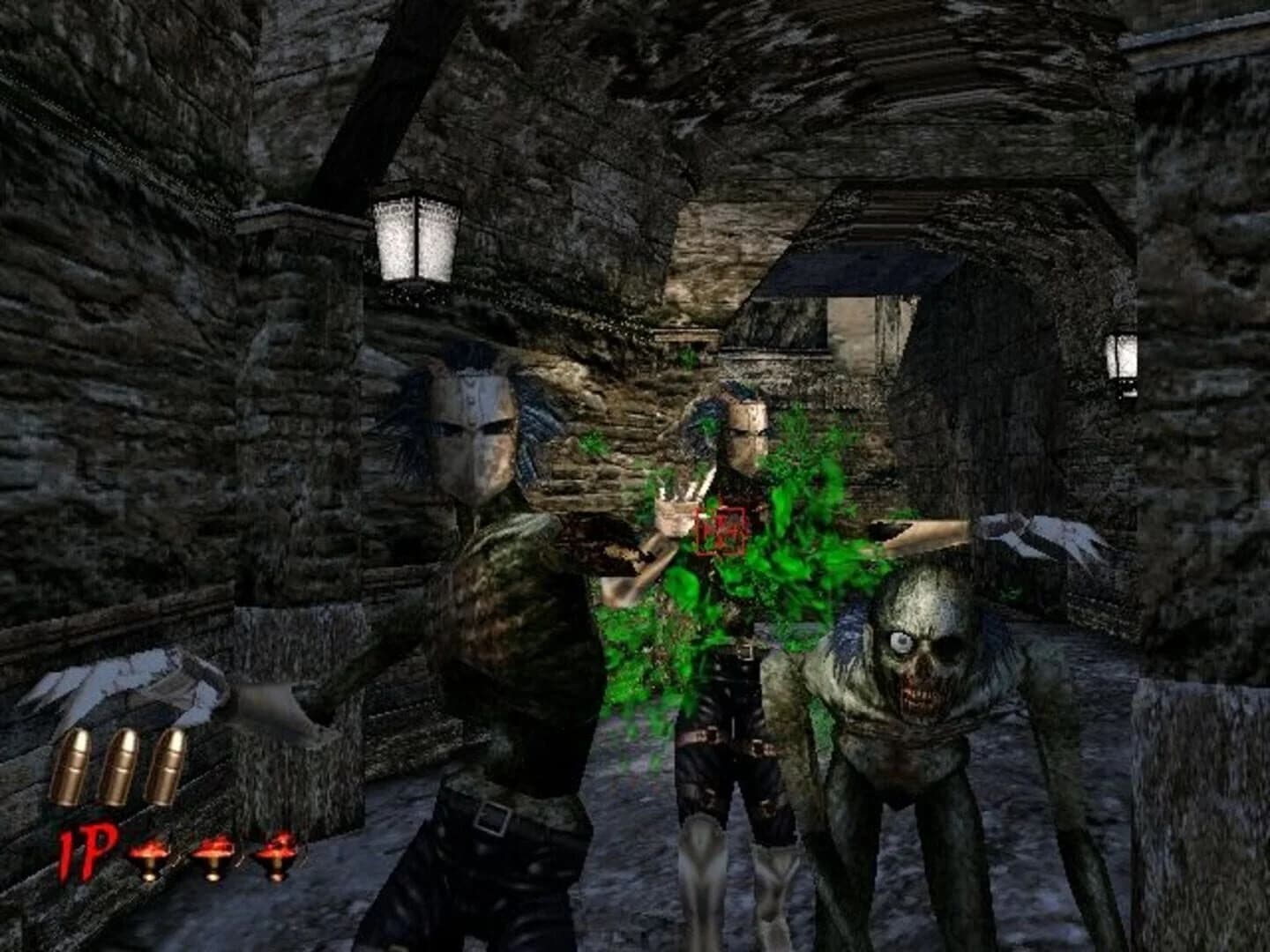The height and width of the screenshot is (952, 1270).
Task: Click the red 1P player indicator
Action: pyautogui.click(x=86, y=851)
